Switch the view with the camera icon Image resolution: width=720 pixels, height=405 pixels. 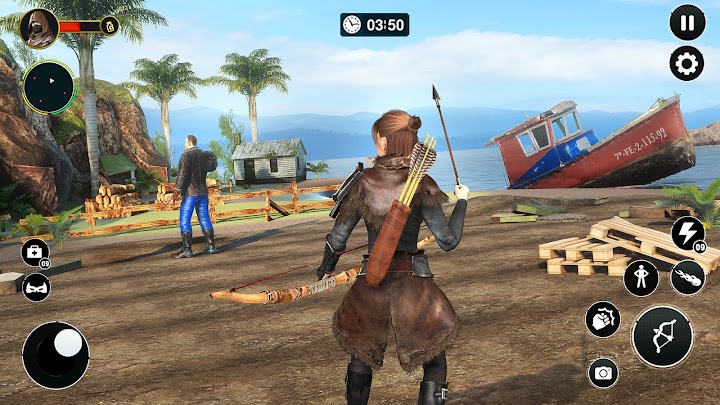[603, 372]
